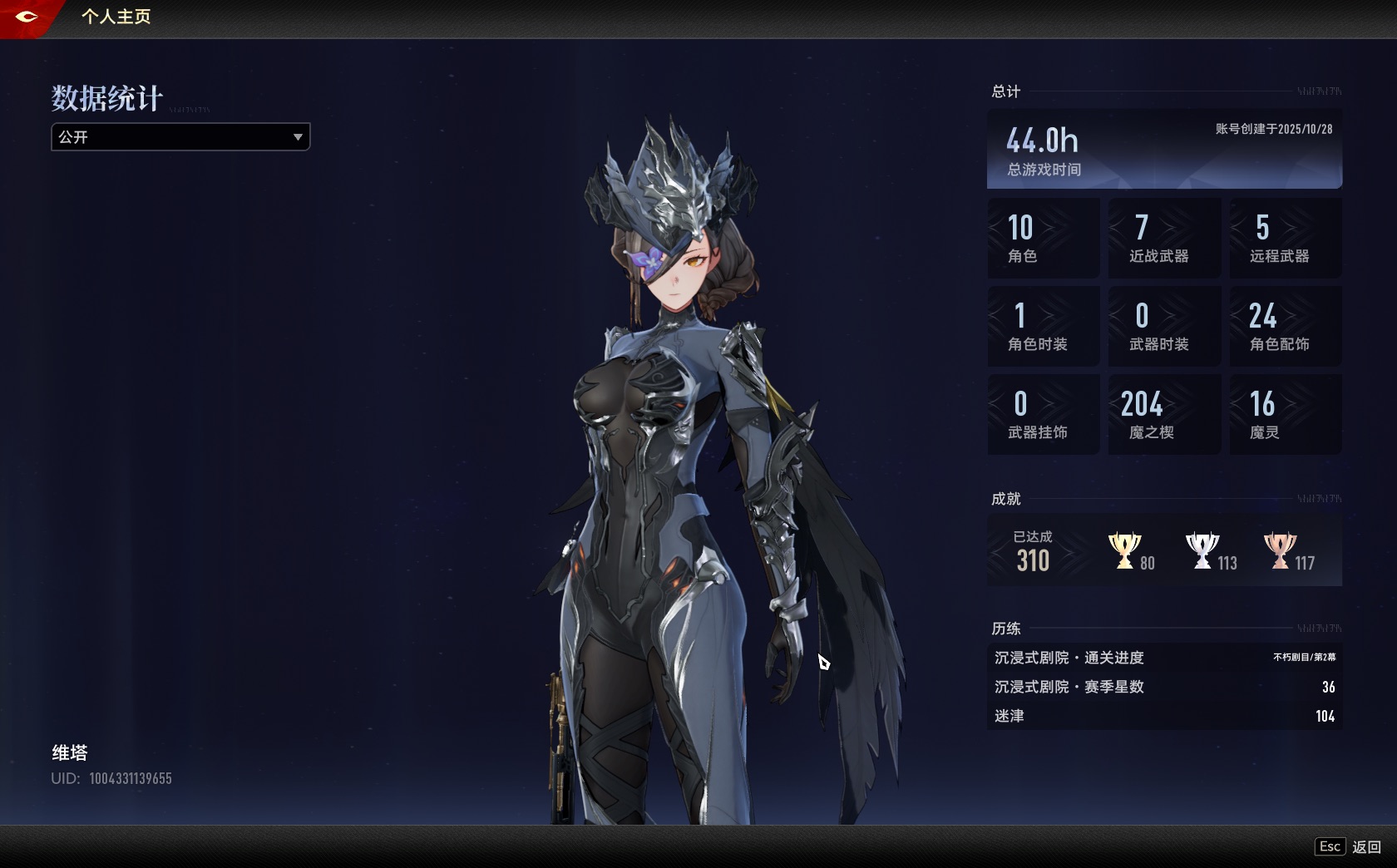This screenshot has height=868, width=1397.
Task: Click the red logo icon beside 个人主页
Action: tap(26, 17)
